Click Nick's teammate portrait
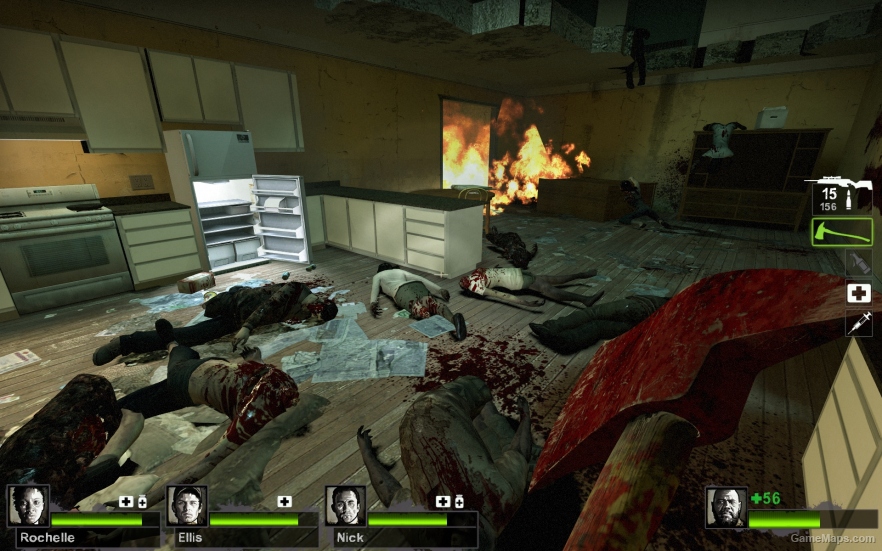 (x=345, y=506)
